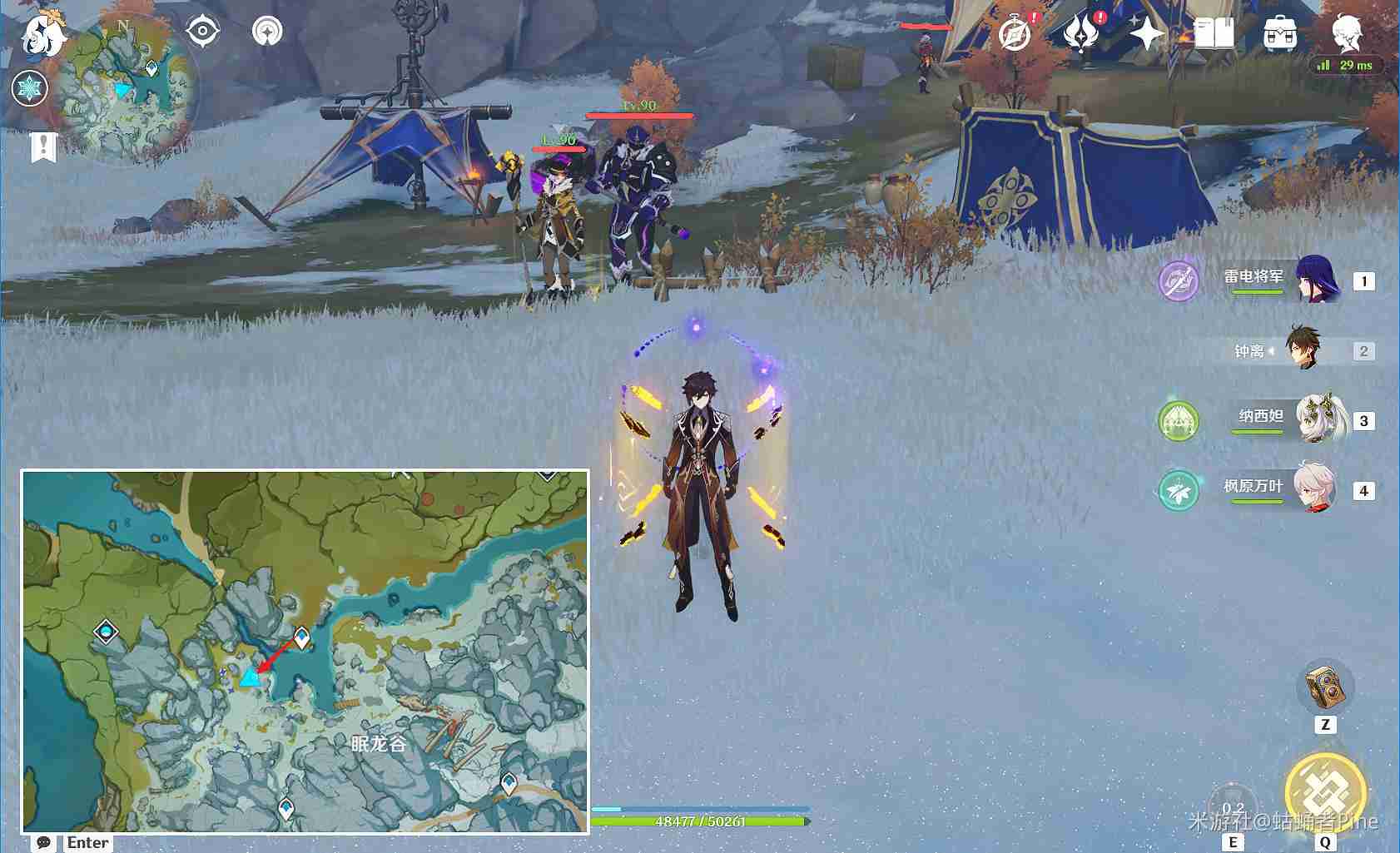Open the Wish star icon

pyautogui.click(x=1147, y=34)
